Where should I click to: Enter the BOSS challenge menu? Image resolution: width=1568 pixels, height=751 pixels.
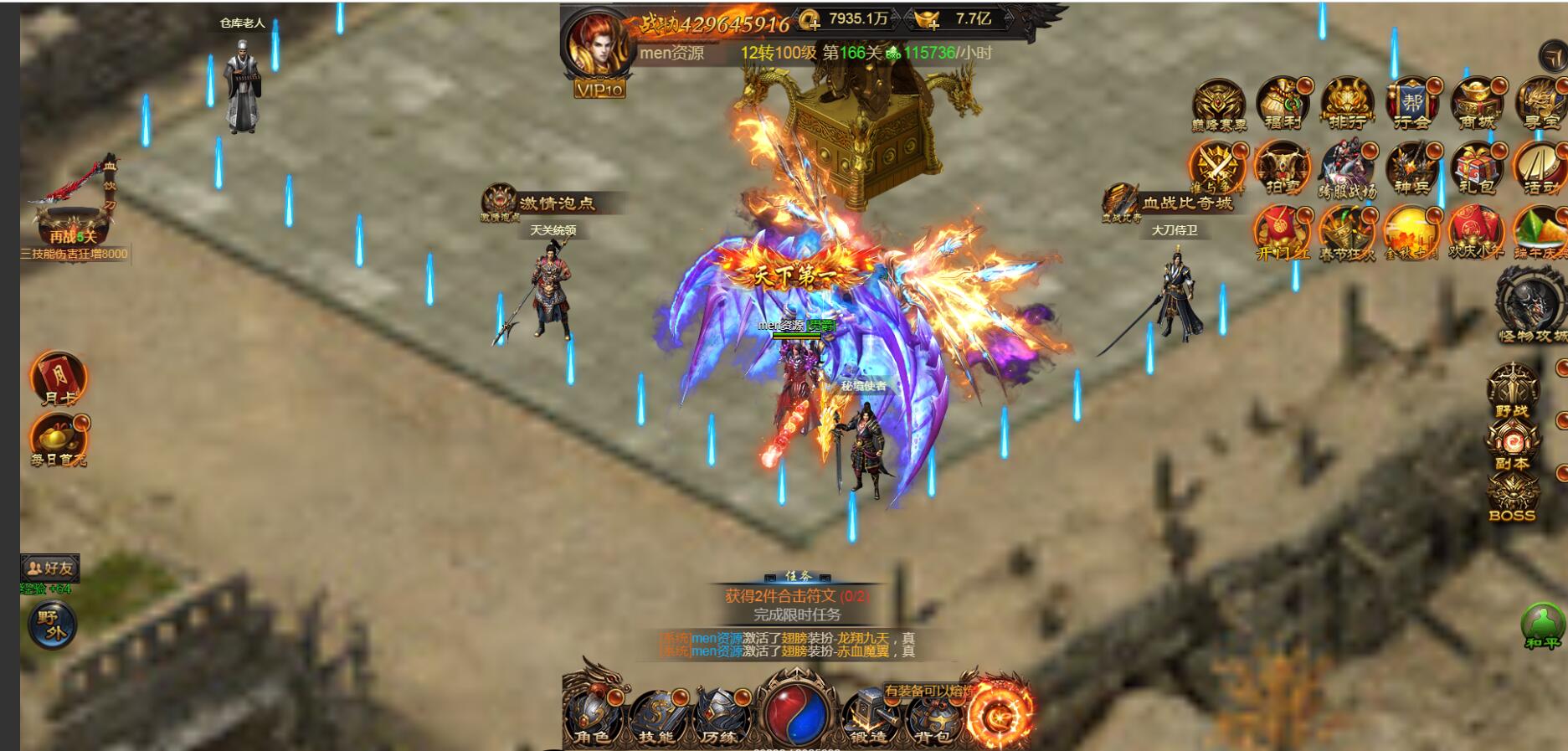(1512, 497)
